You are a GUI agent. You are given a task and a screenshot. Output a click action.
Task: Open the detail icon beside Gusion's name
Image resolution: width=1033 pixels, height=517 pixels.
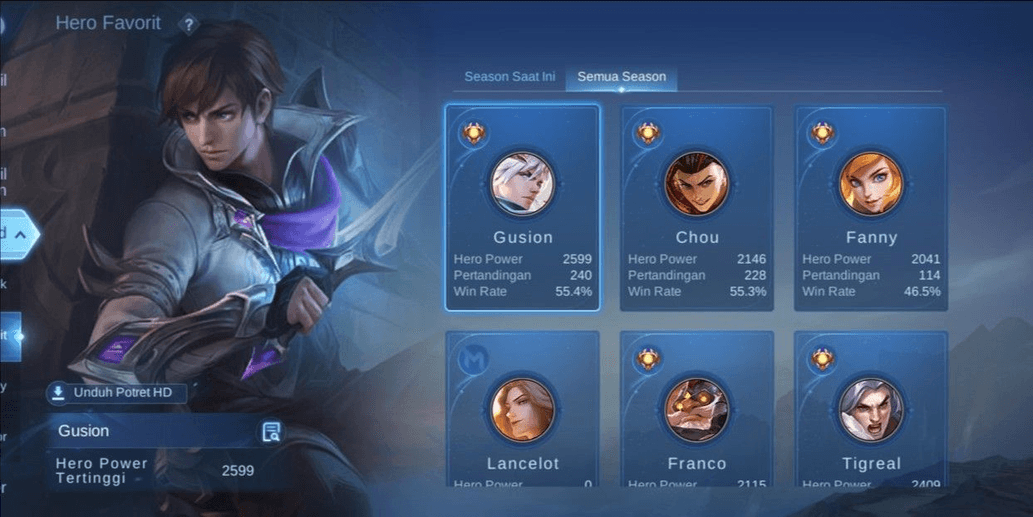pyautogui.click(x=271, y=432)
